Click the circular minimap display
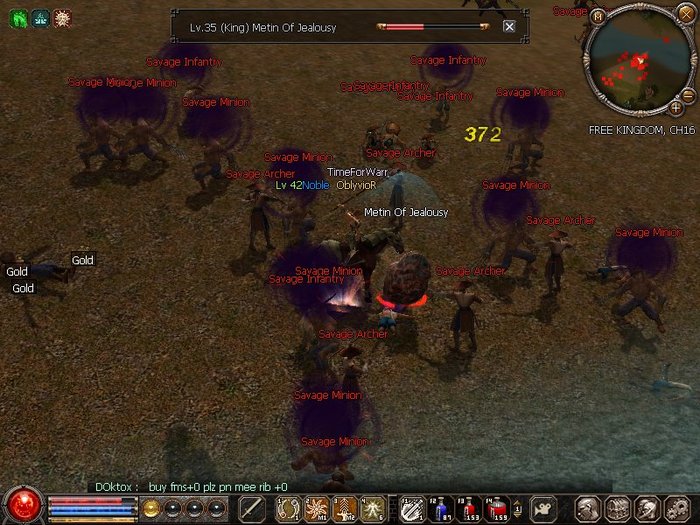The width and height of the screenshot is (700, 525). pos(636,62)
